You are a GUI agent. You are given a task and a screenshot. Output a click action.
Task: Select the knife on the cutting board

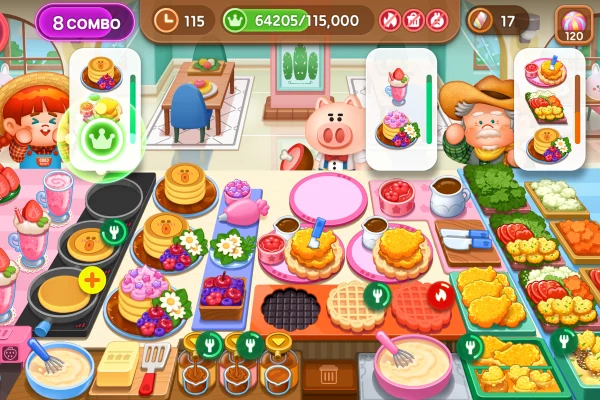coord(466,240)
